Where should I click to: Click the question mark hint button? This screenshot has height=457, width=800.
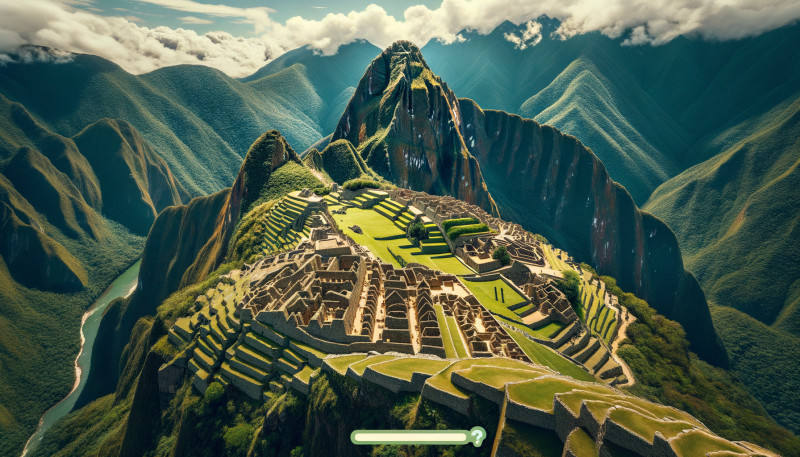tap(477, 436)
